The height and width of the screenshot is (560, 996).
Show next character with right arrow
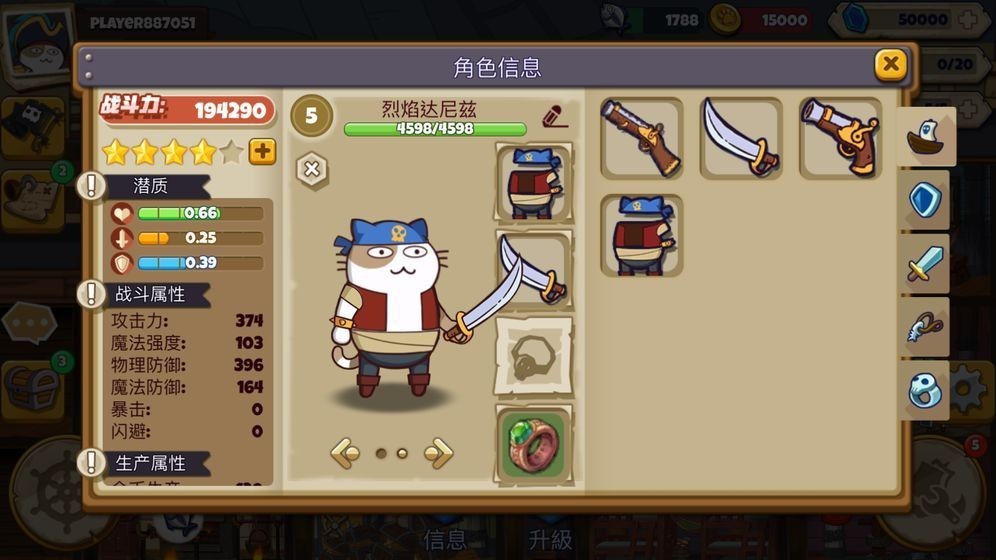[x=438, y=453]
